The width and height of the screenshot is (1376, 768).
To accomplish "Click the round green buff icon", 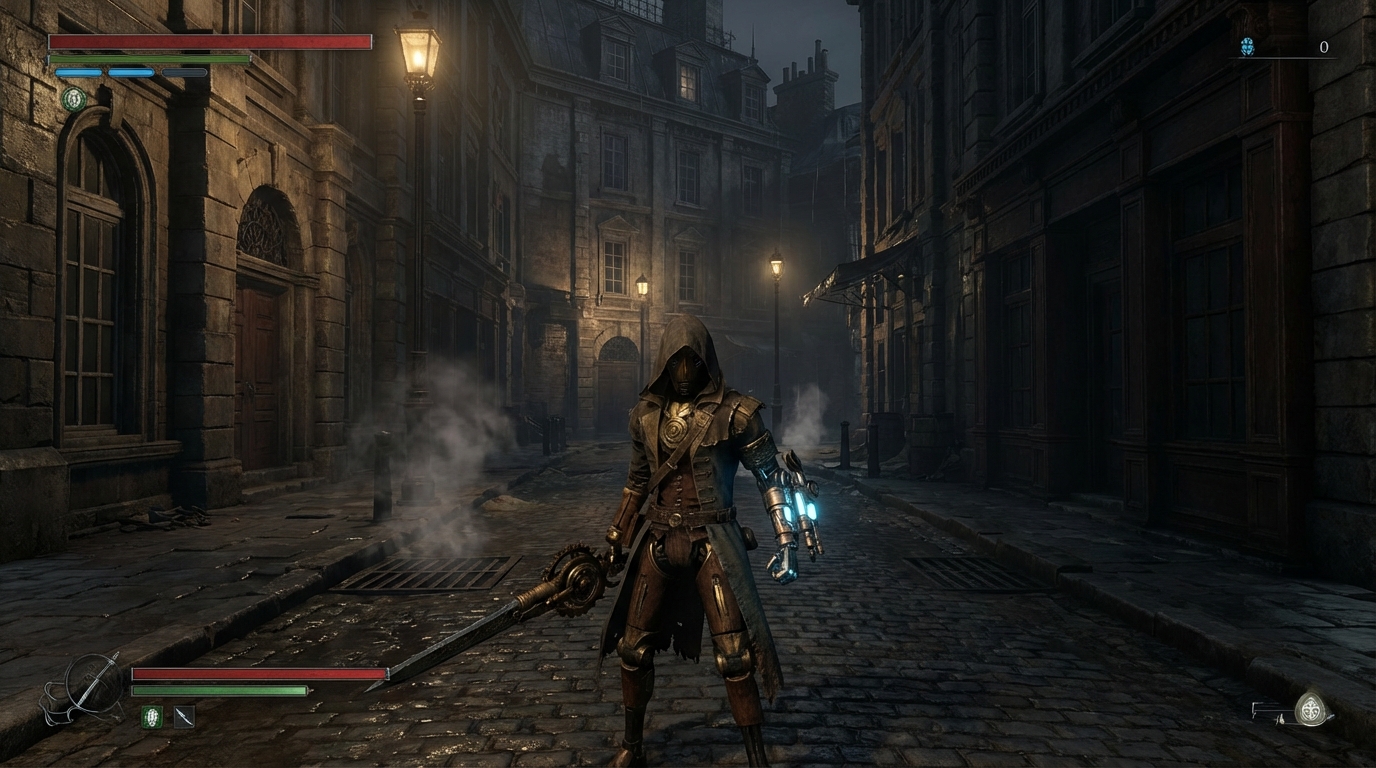I will [x=73, y=98].
